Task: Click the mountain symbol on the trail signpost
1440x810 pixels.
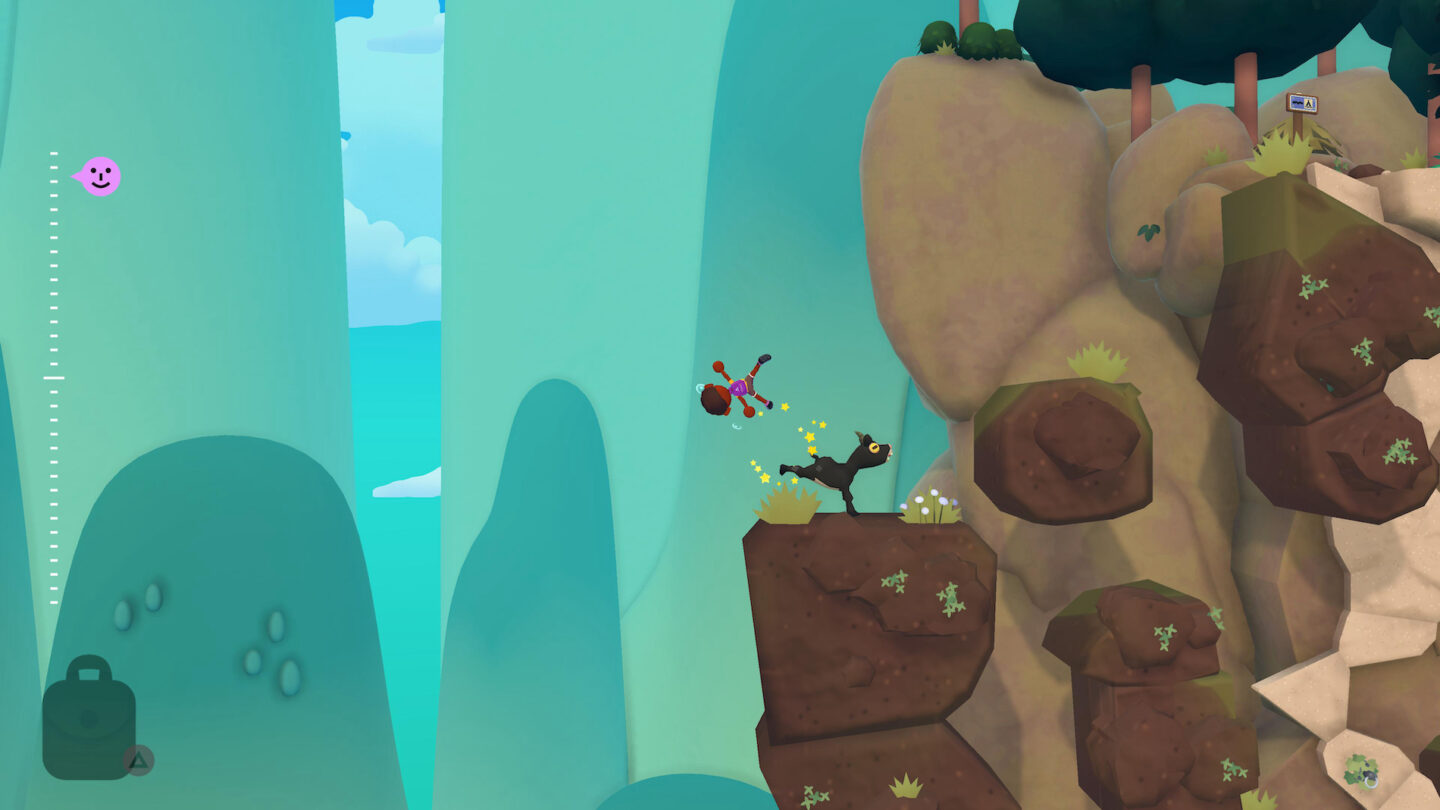Action: point(1297,102)
